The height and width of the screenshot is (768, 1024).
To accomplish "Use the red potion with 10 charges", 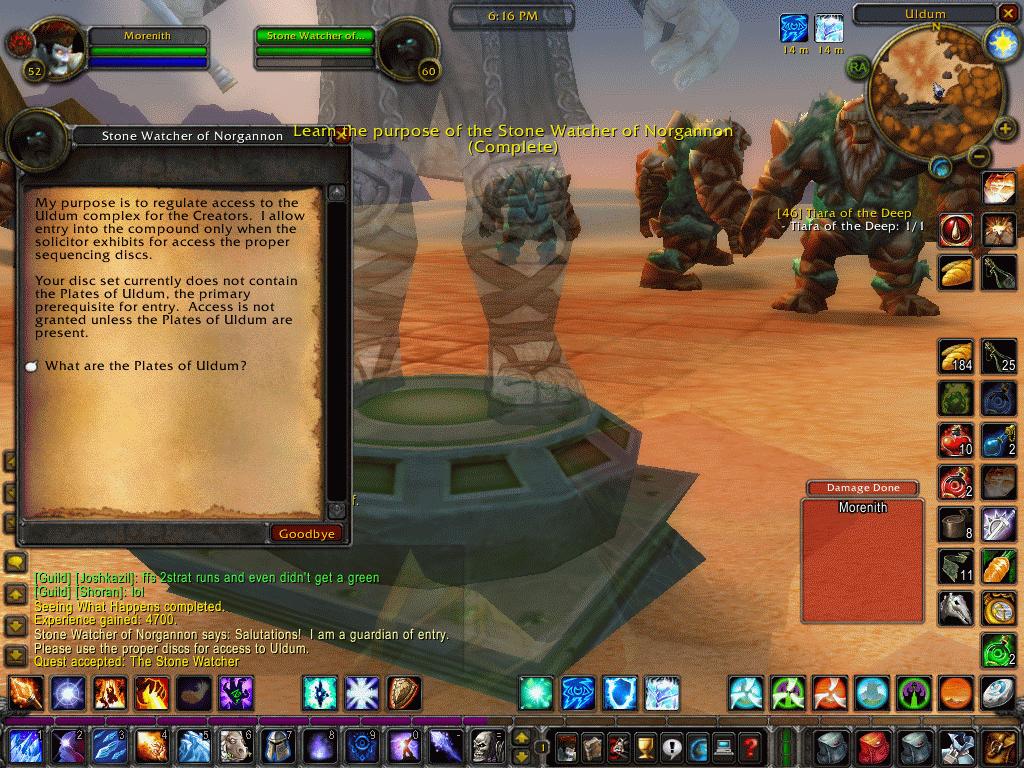I will (x=957, y=440).
